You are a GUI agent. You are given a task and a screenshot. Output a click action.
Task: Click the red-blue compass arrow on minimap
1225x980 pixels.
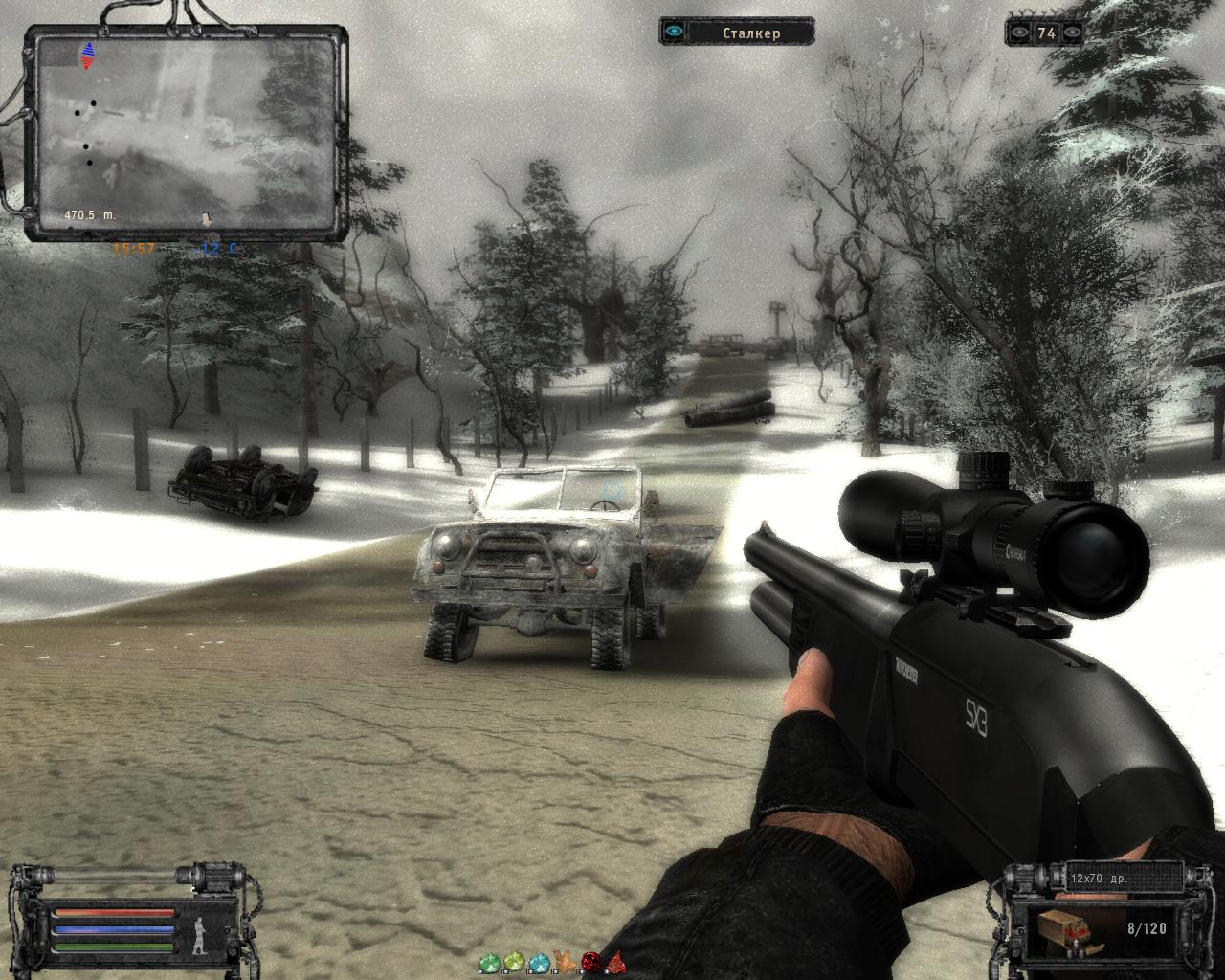88,56
